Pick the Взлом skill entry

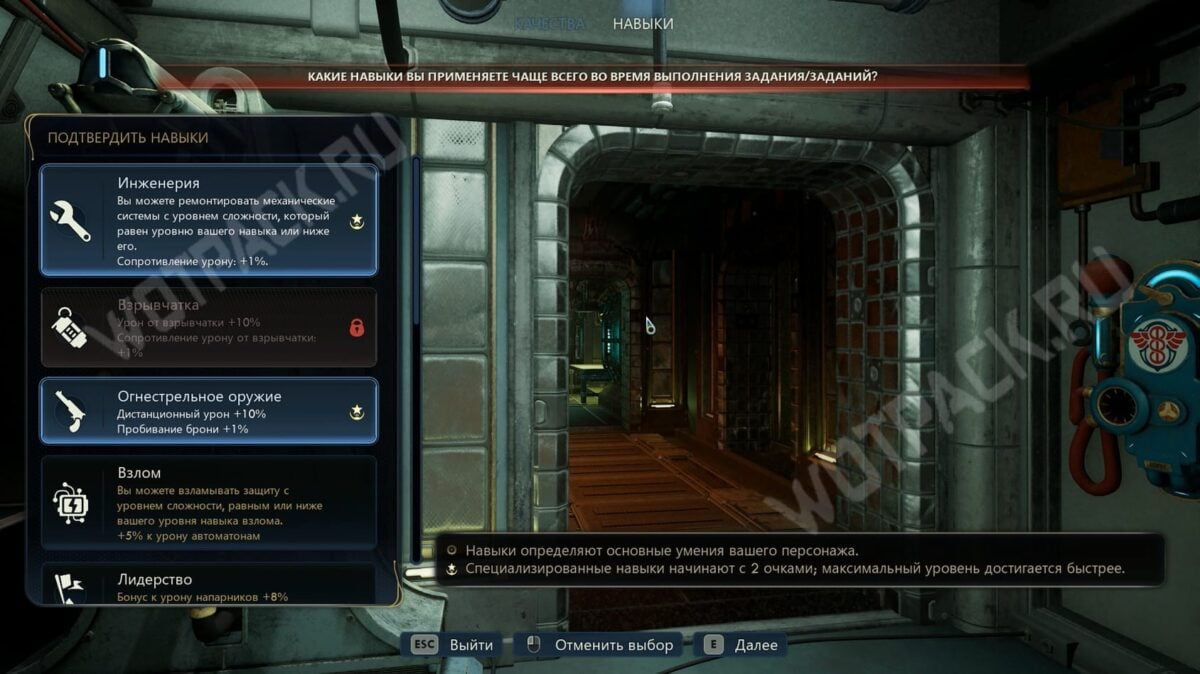pos(208,503)
